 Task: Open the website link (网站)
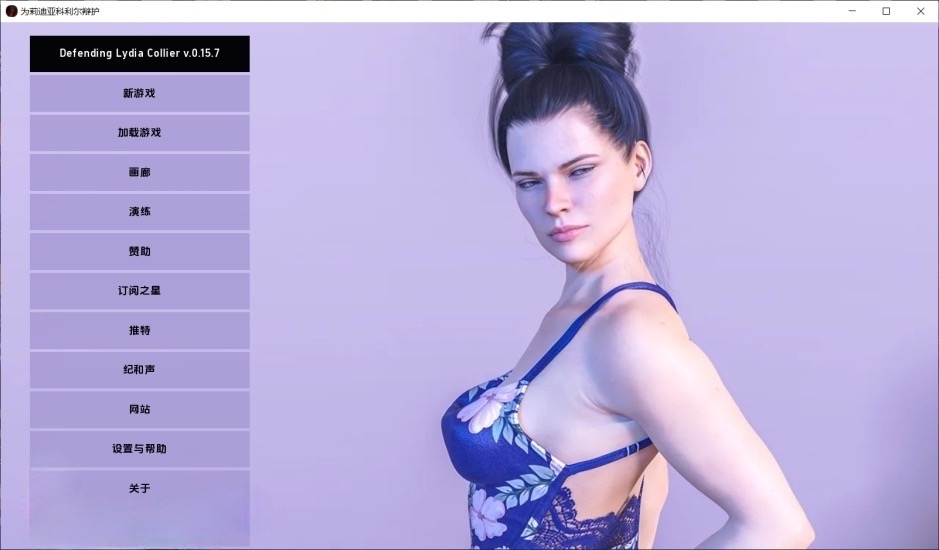tap(139, 409)
